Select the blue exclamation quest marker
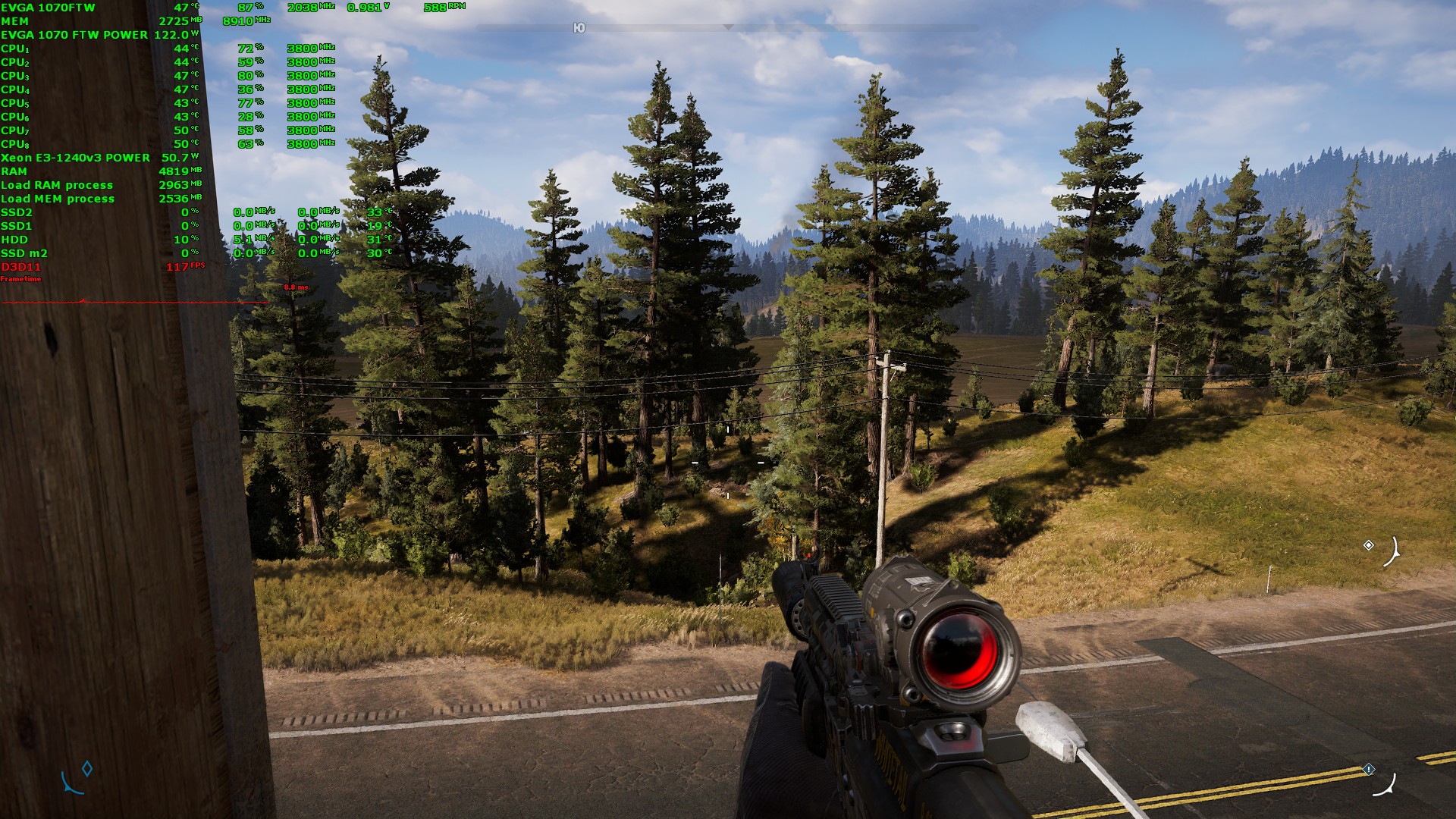The image size is (1456, 819). [1369, 769]
